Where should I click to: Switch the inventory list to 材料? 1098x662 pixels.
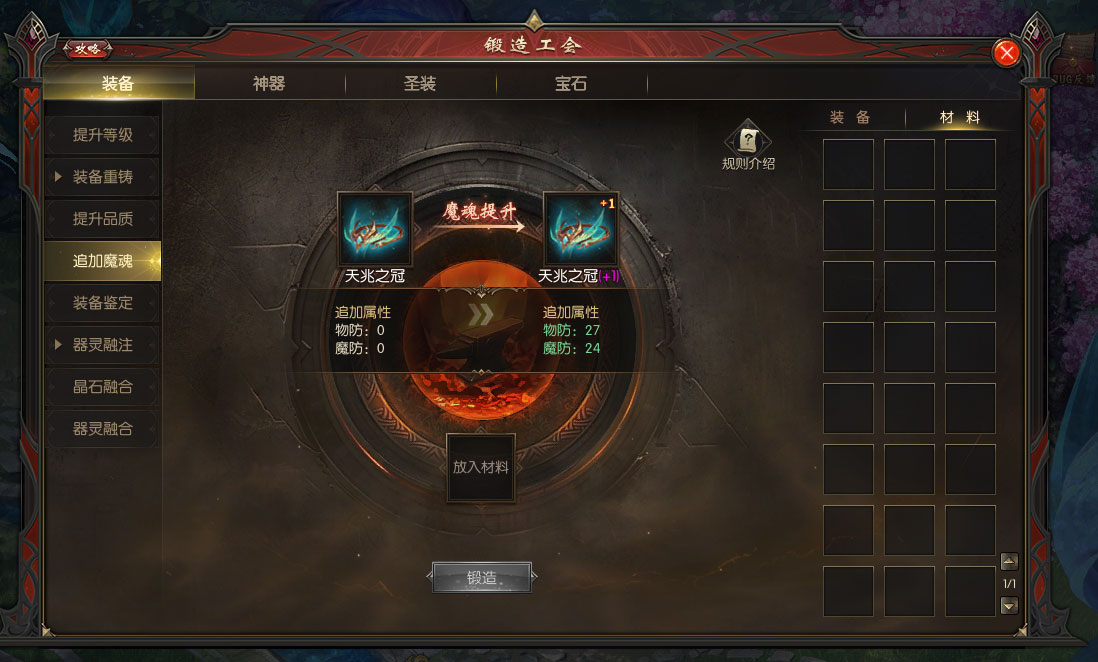[959, 118]
